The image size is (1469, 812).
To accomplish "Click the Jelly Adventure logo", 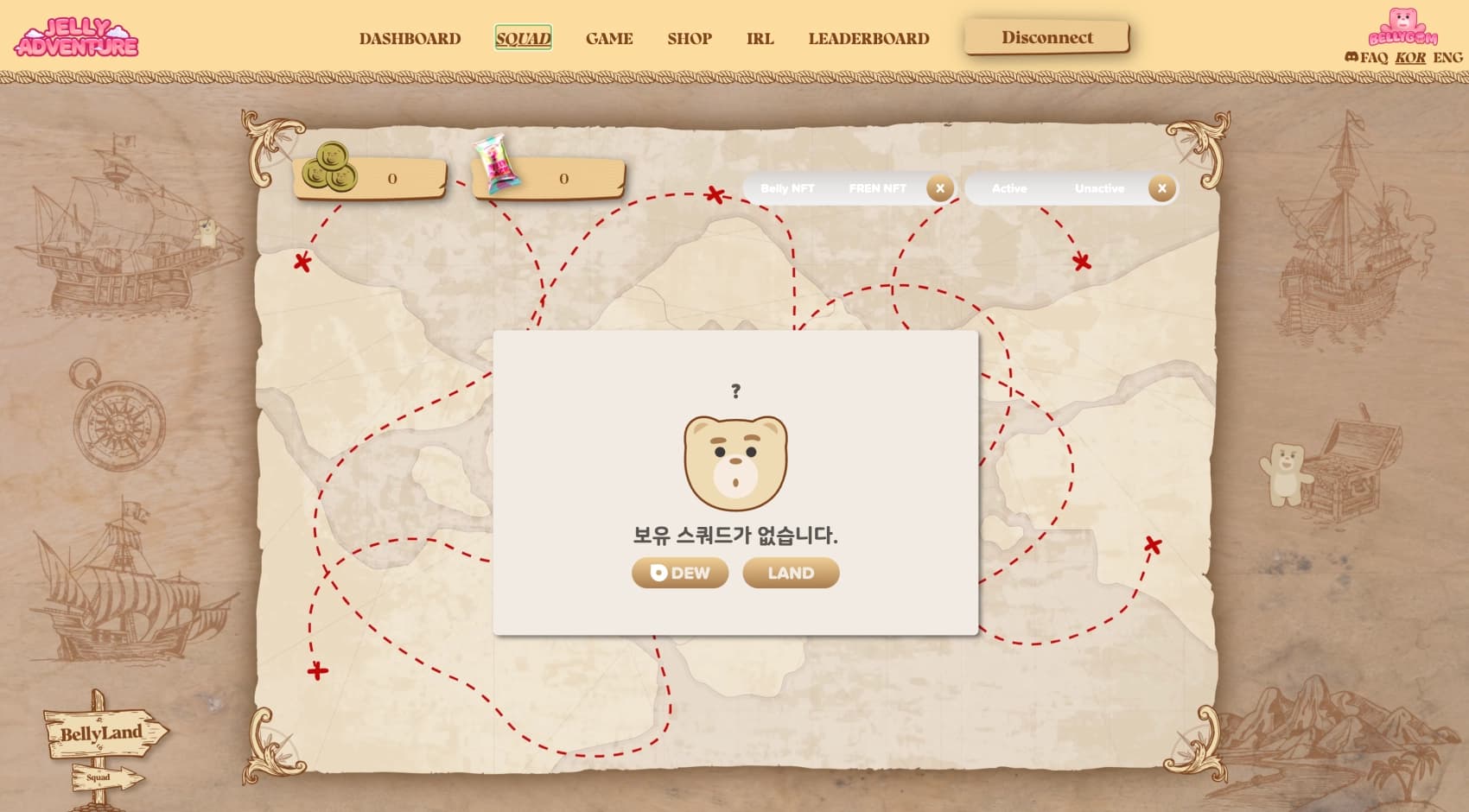I will [82, 37].
